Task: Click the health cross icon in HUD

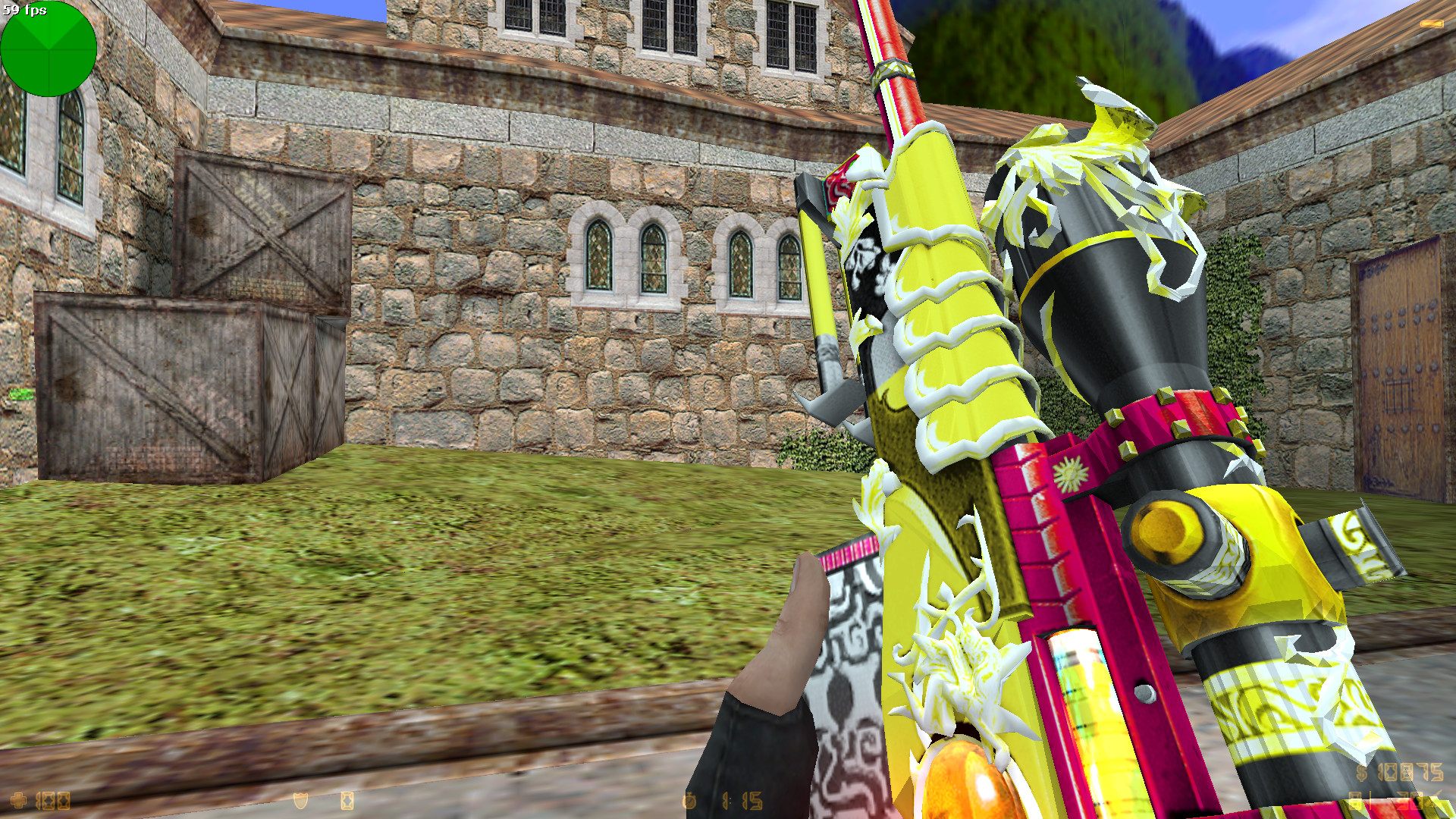Action: coord(18,799)
